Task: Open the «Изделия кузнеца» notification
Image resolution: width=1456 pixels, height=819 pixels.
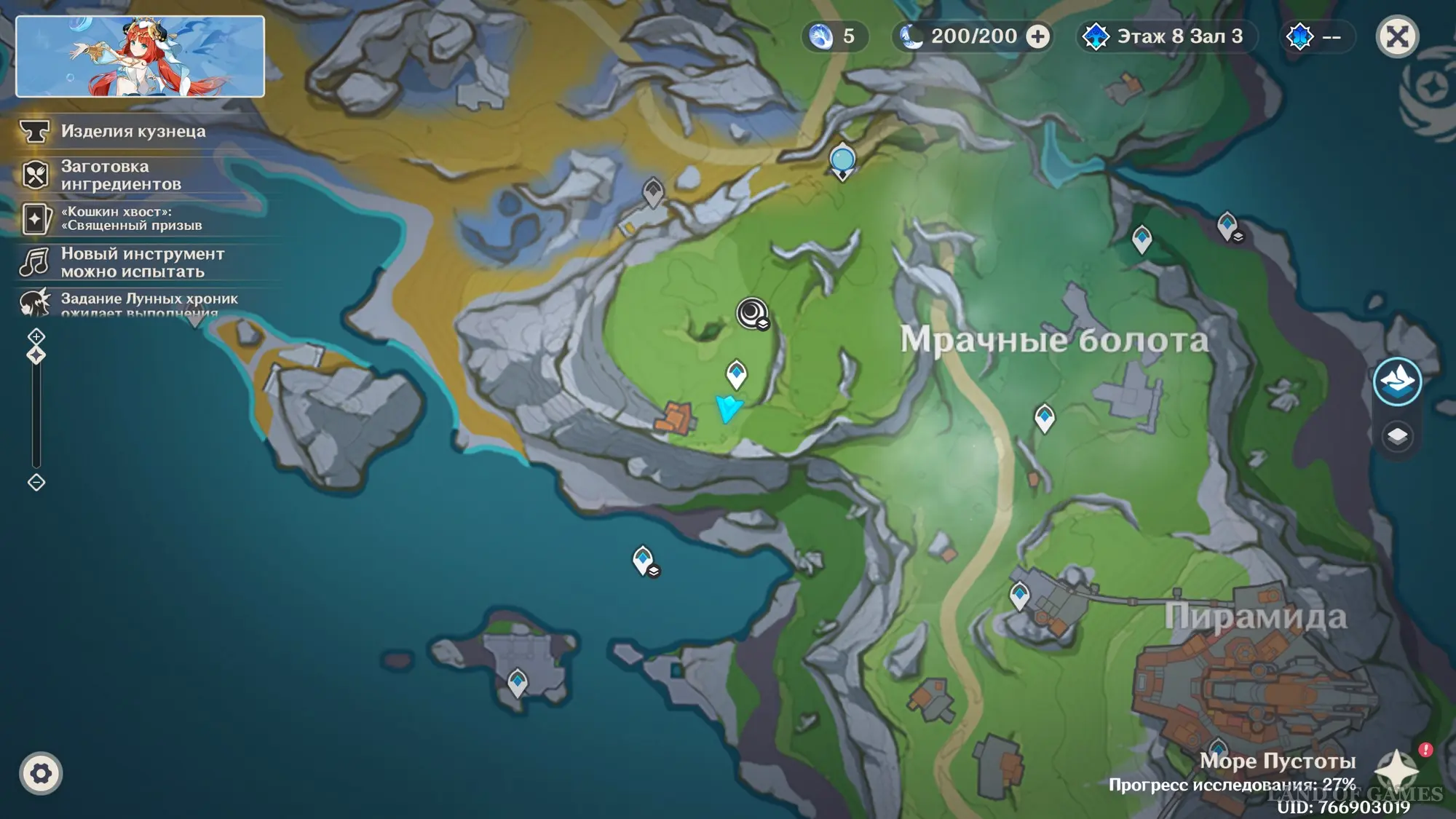Action: tap(132, 131)
